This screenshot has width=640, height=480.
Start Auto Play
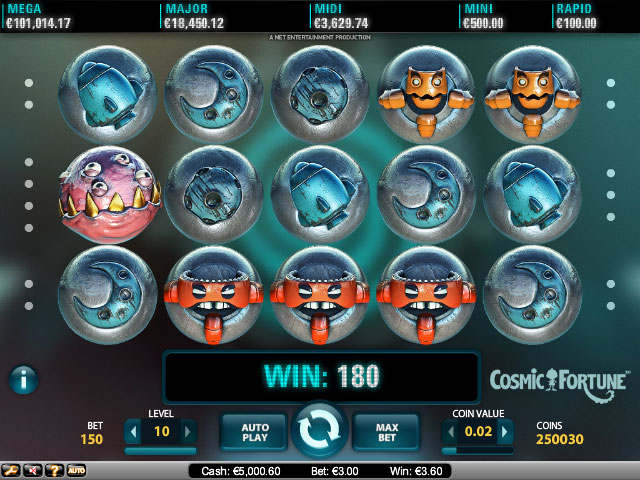coord(255,432)
